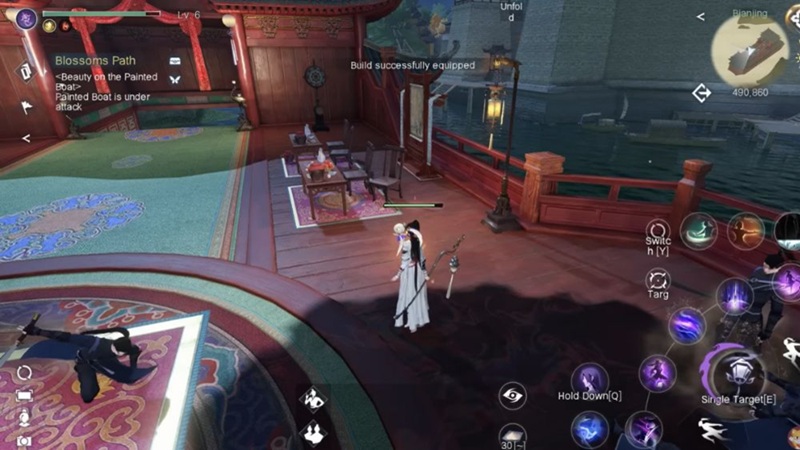Unfold the collapsed panel at the top
This screenshot has width=800, height=450.
coord(510,12)
